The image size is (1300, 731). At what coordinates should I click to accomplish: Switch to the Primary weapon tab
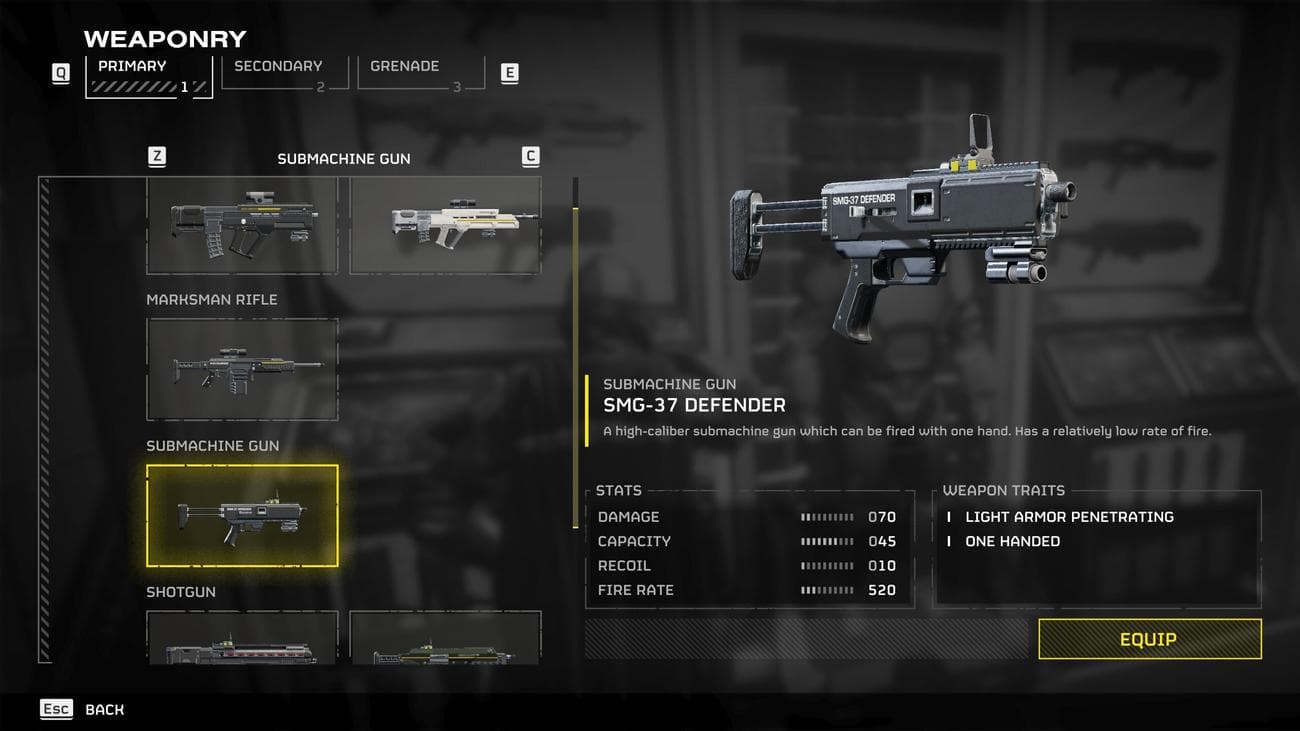(148, 75)
